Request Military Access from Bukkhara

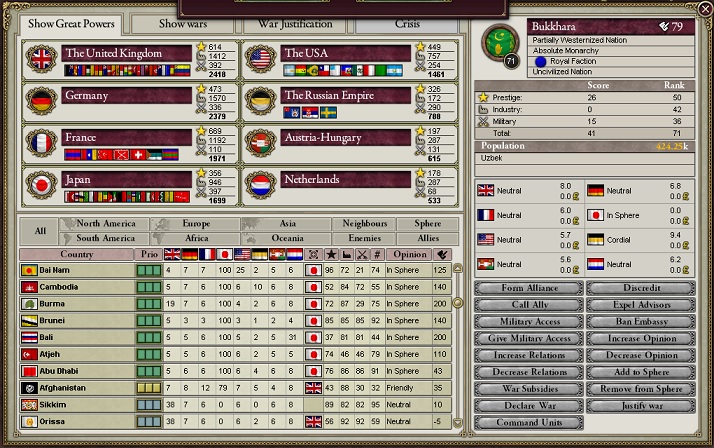(528, 322)
